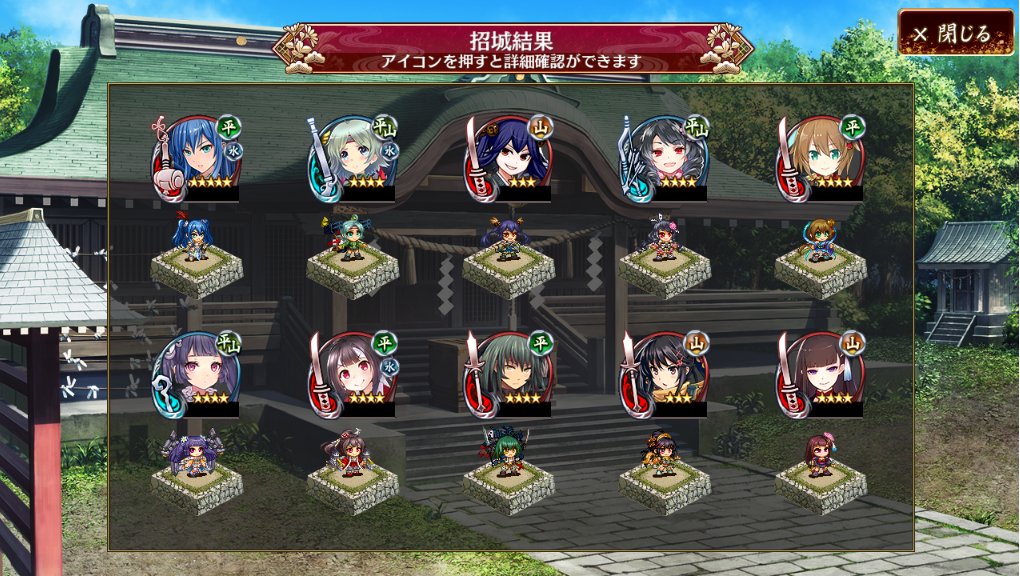This screenshot has height=576, width=1020.
Task: Choose the black-haired, red-eyed girl with bow
Action: click(667, 157)
